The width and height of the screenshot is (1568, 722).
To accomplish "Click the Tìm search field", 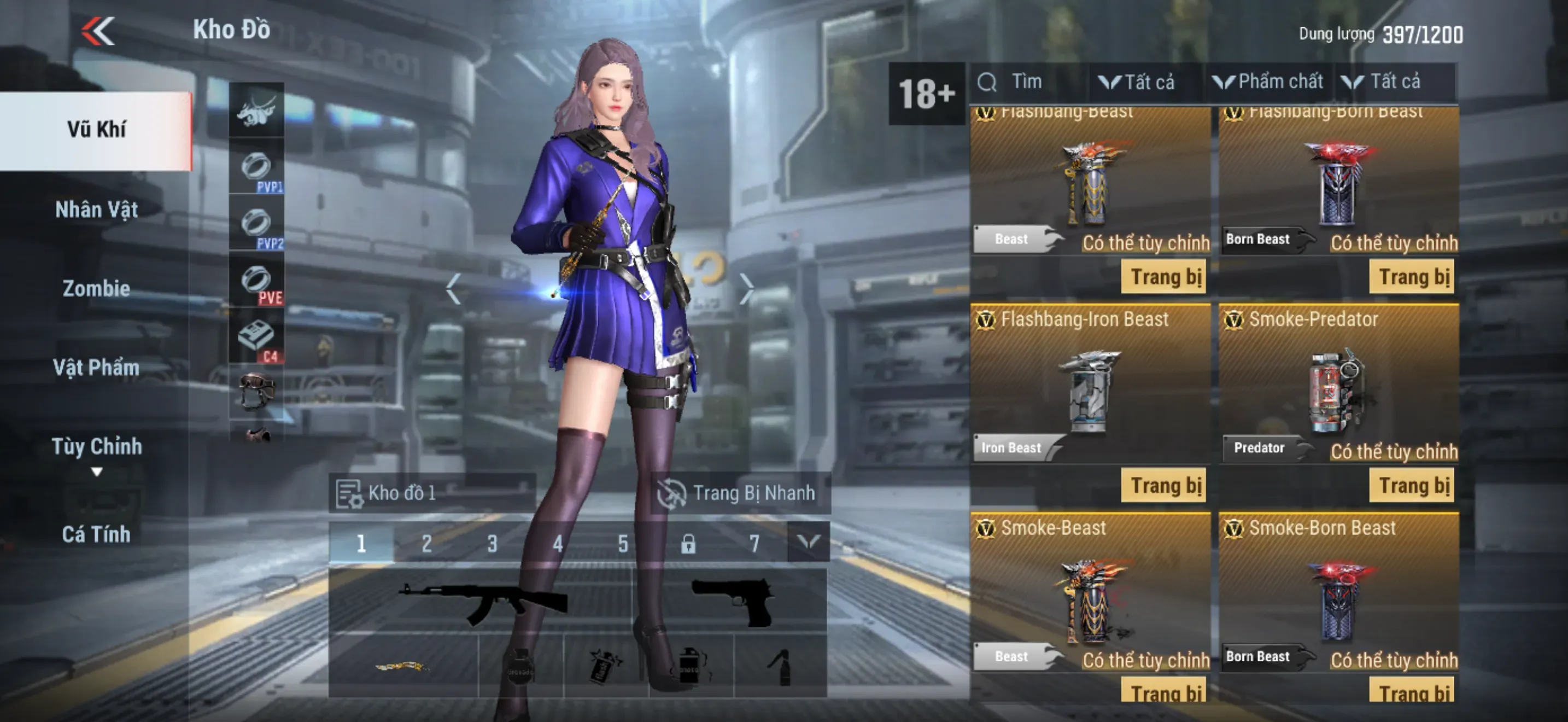I will pos(1029,81).
